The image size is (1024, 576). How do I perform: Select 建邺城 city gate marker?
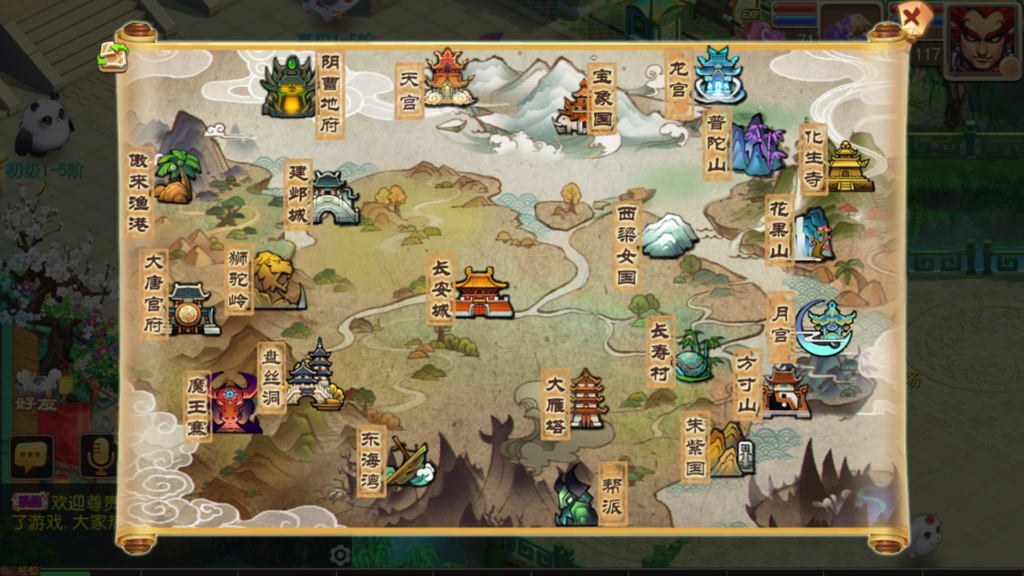tap(334, 198)
